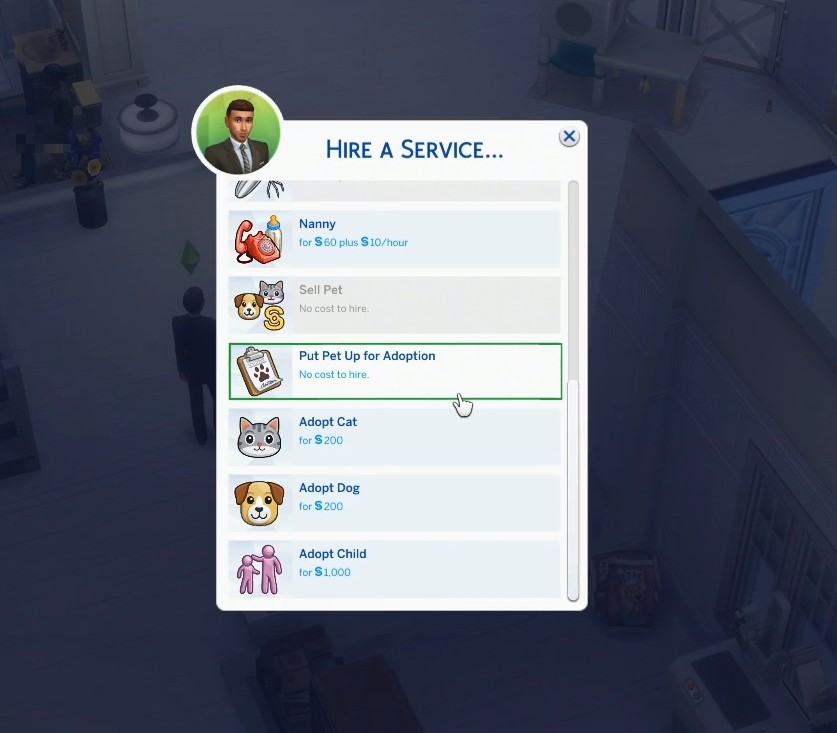Pick Adopt Child for $1,000
Viewport: 837px width, 733px height.
pos(395,569)
